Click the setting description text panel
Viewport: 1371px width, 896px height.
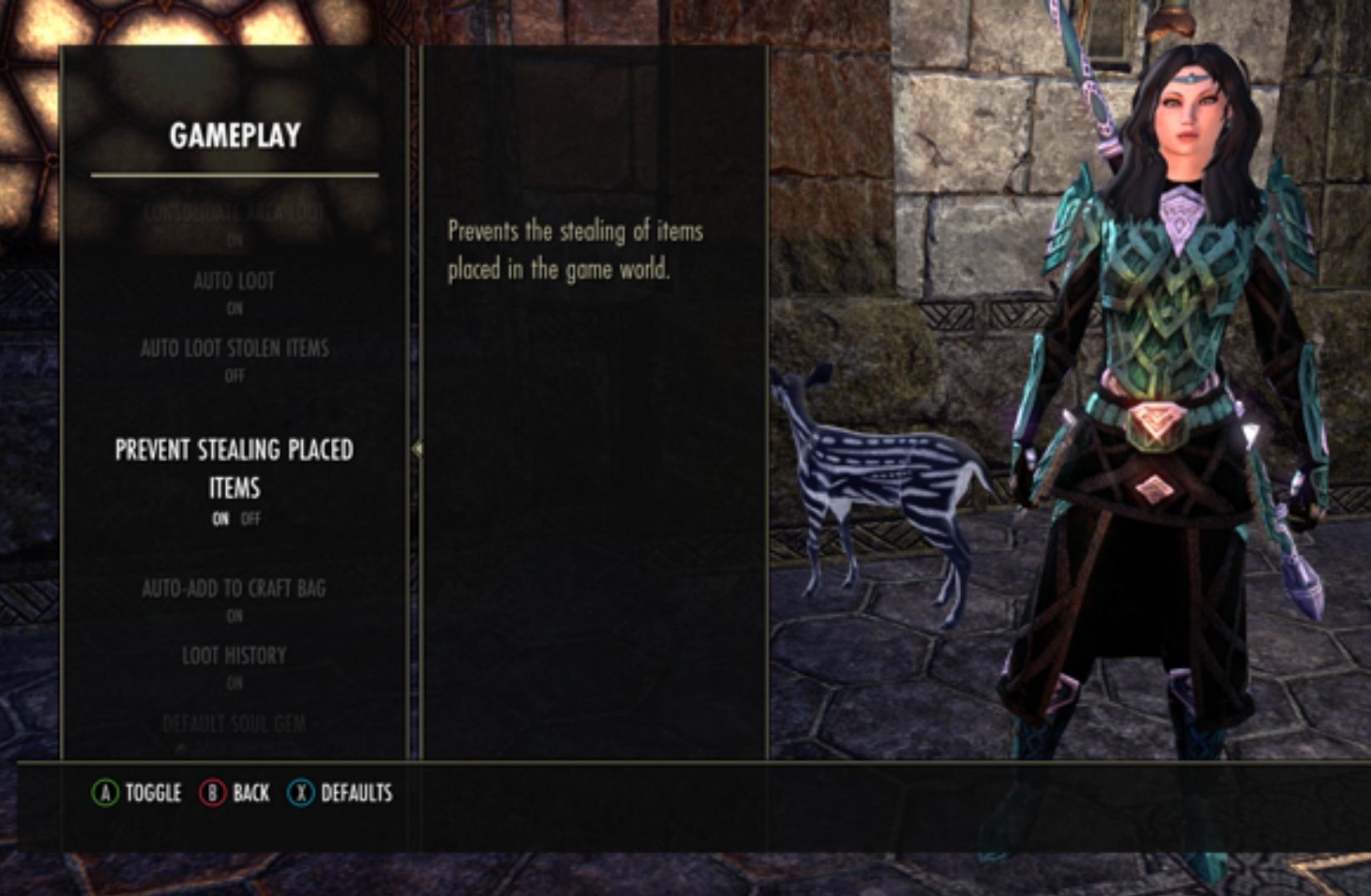(575, 249)
